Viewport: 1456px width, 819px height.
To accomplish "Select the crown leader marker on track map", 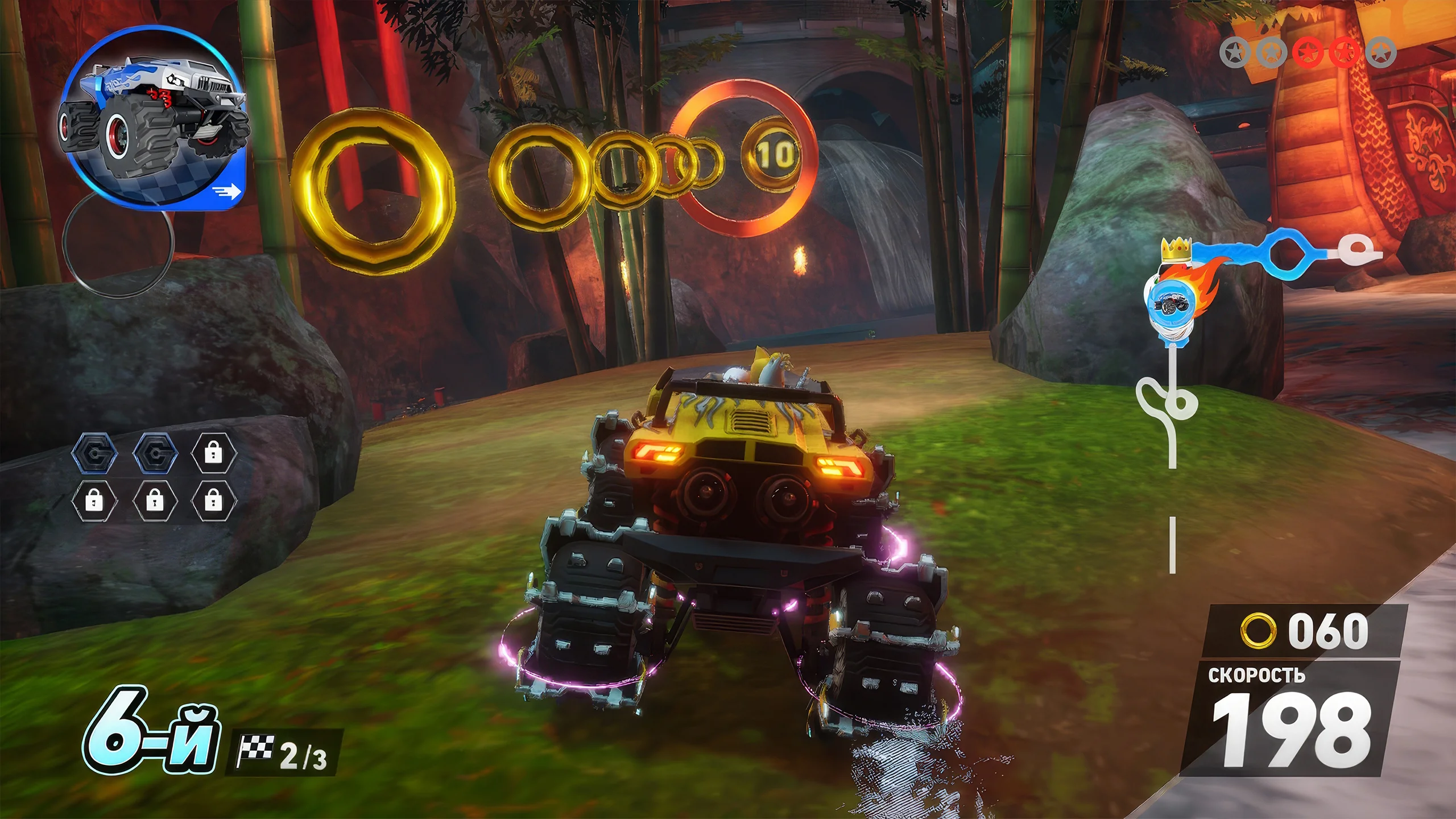I will (x=1176, y=250).
